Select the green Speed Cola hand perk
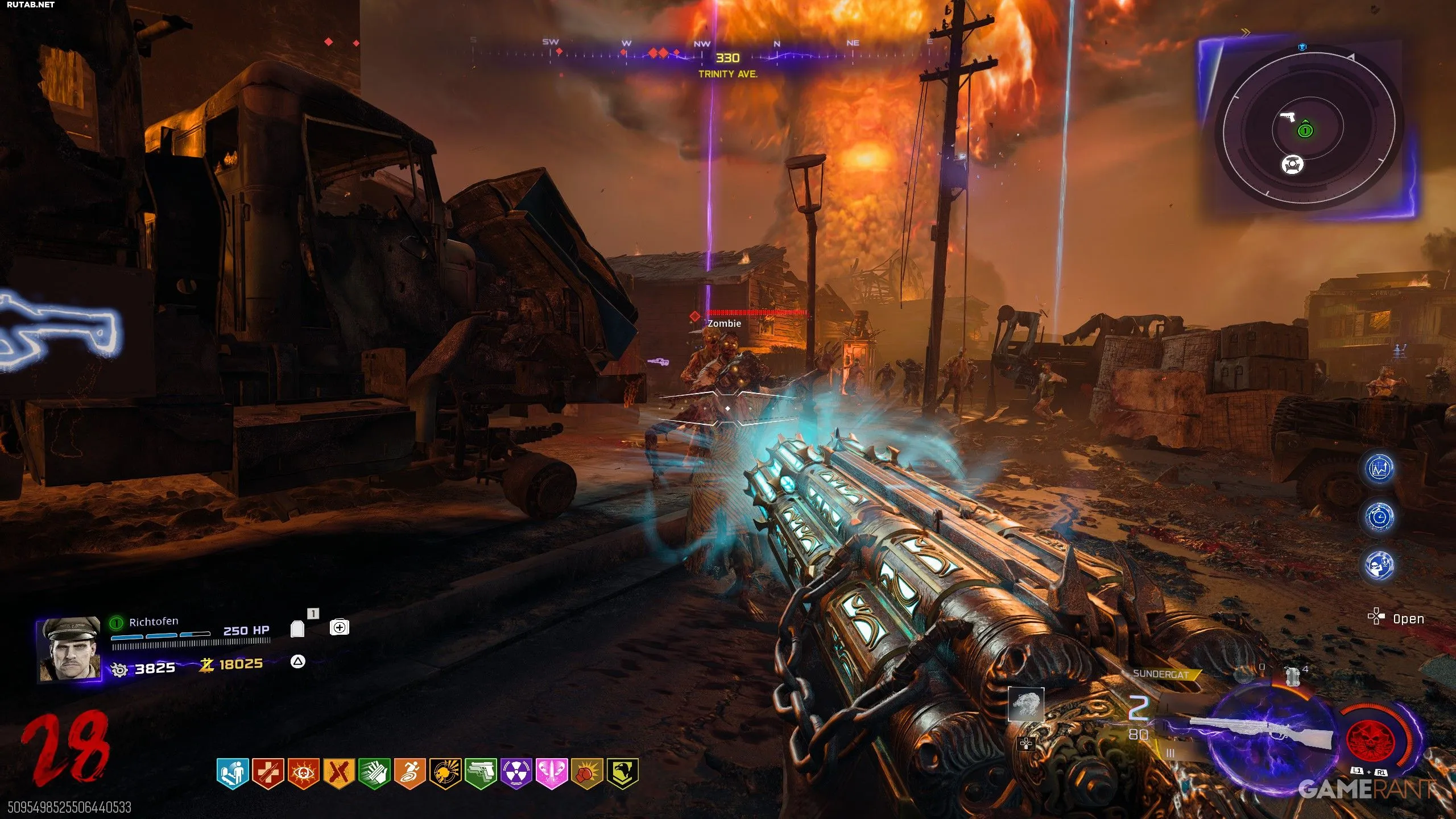This screenshot has height=819, width=1456. (374, 773)
